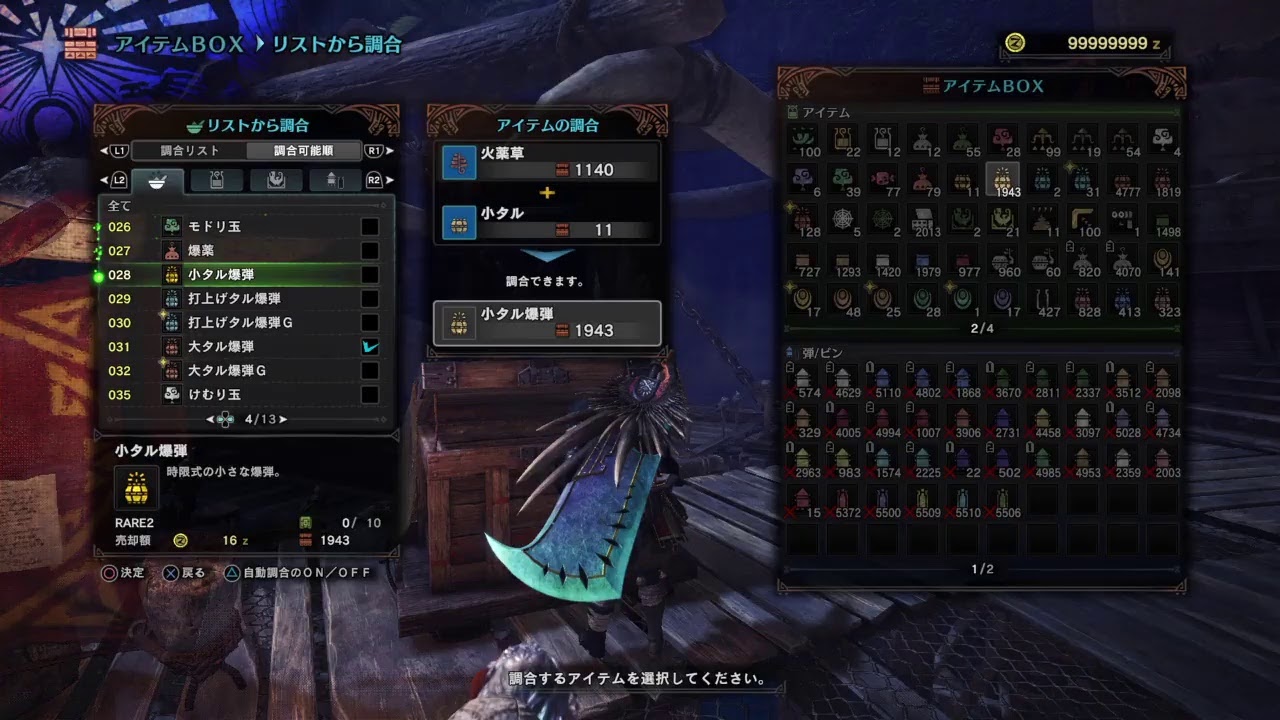Viewport: 1280px width, 720px height.
Task: Click the 小タル ingredient slot
Action: coord(547,221)
